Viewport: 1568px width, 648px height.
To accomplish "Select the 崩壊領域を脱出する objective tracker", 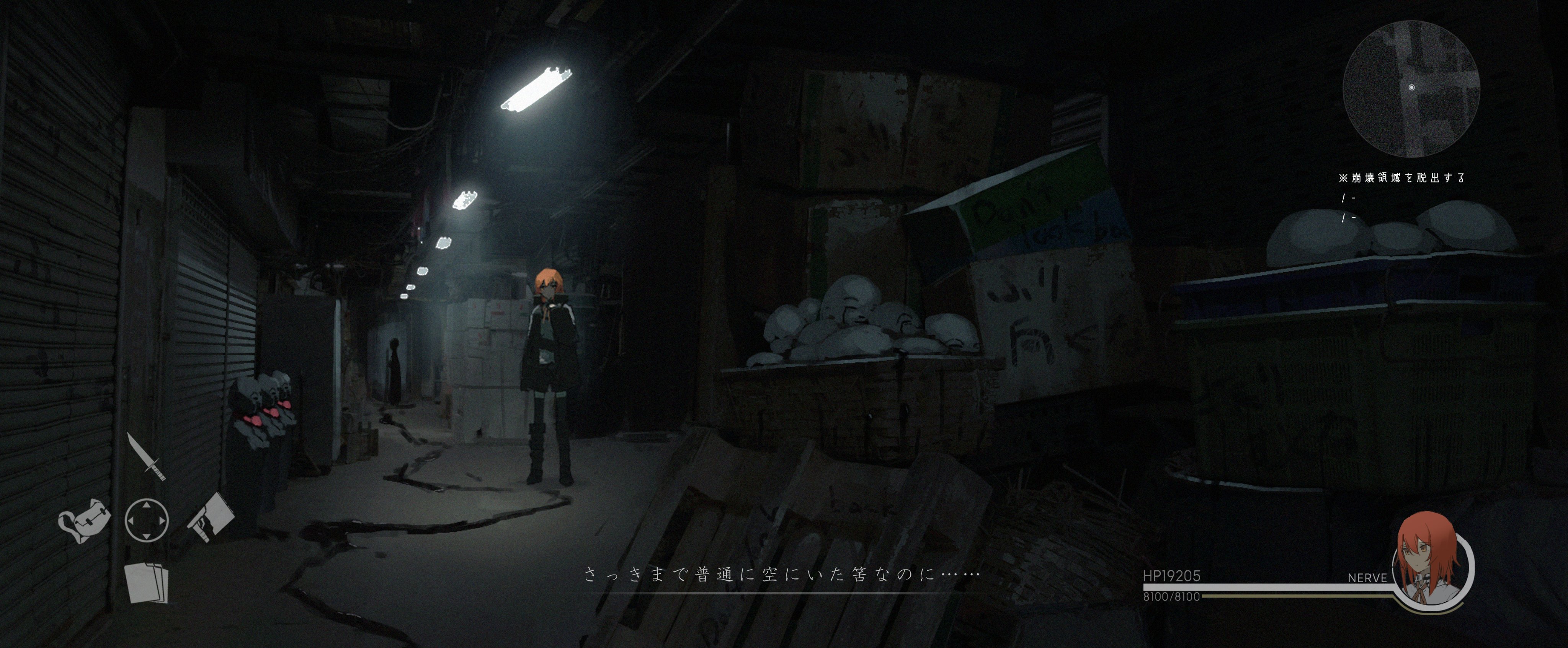I will (x=1401, y=177).
